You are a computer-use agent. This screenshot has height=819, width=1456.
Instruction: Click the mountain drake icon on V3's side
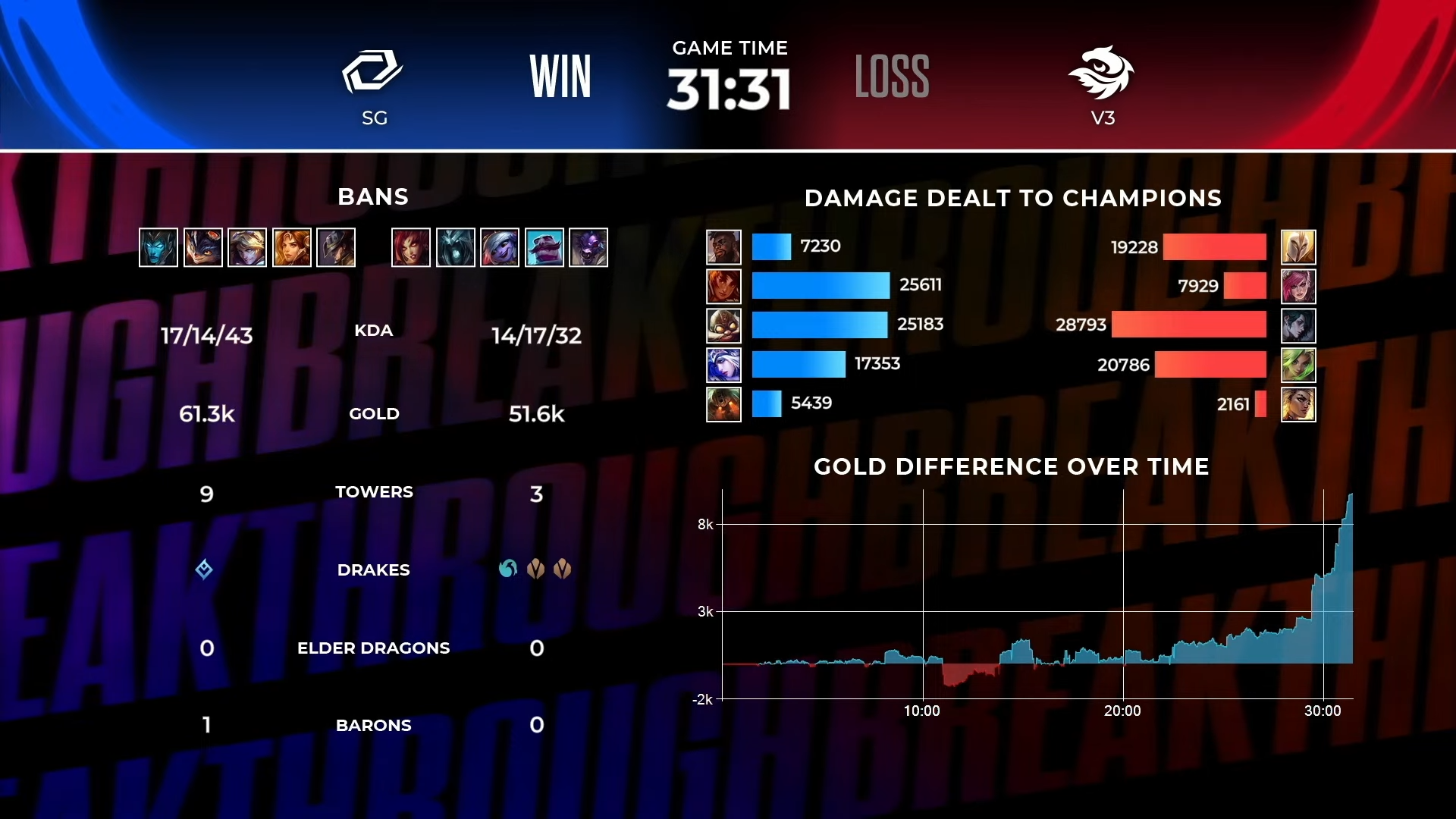pos(538,570)
